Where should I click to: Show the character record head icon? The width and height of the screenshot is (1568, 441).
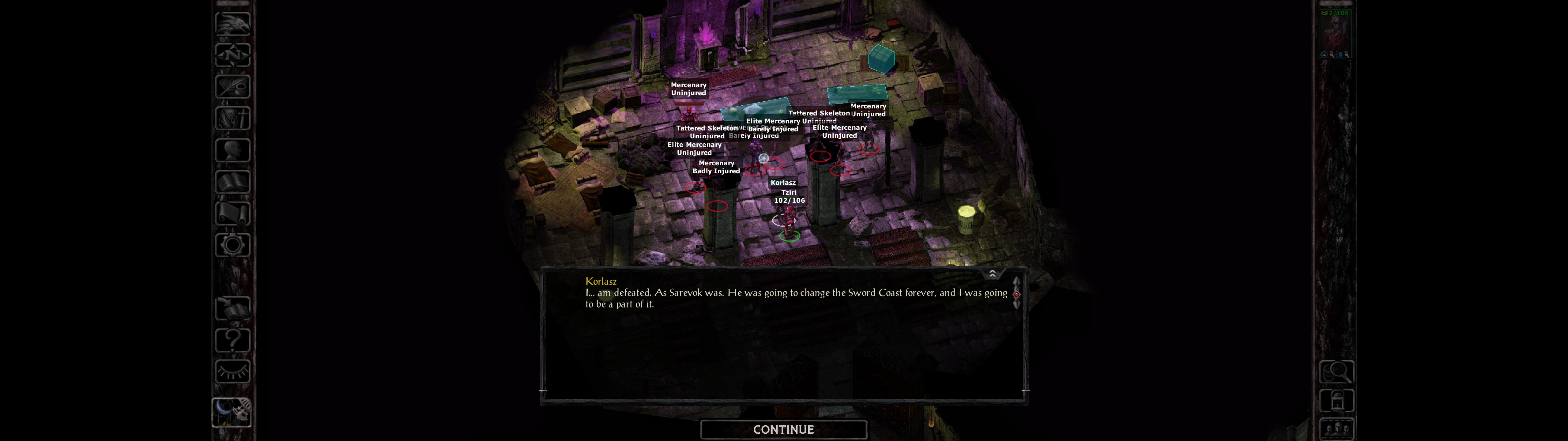[232, 150]
